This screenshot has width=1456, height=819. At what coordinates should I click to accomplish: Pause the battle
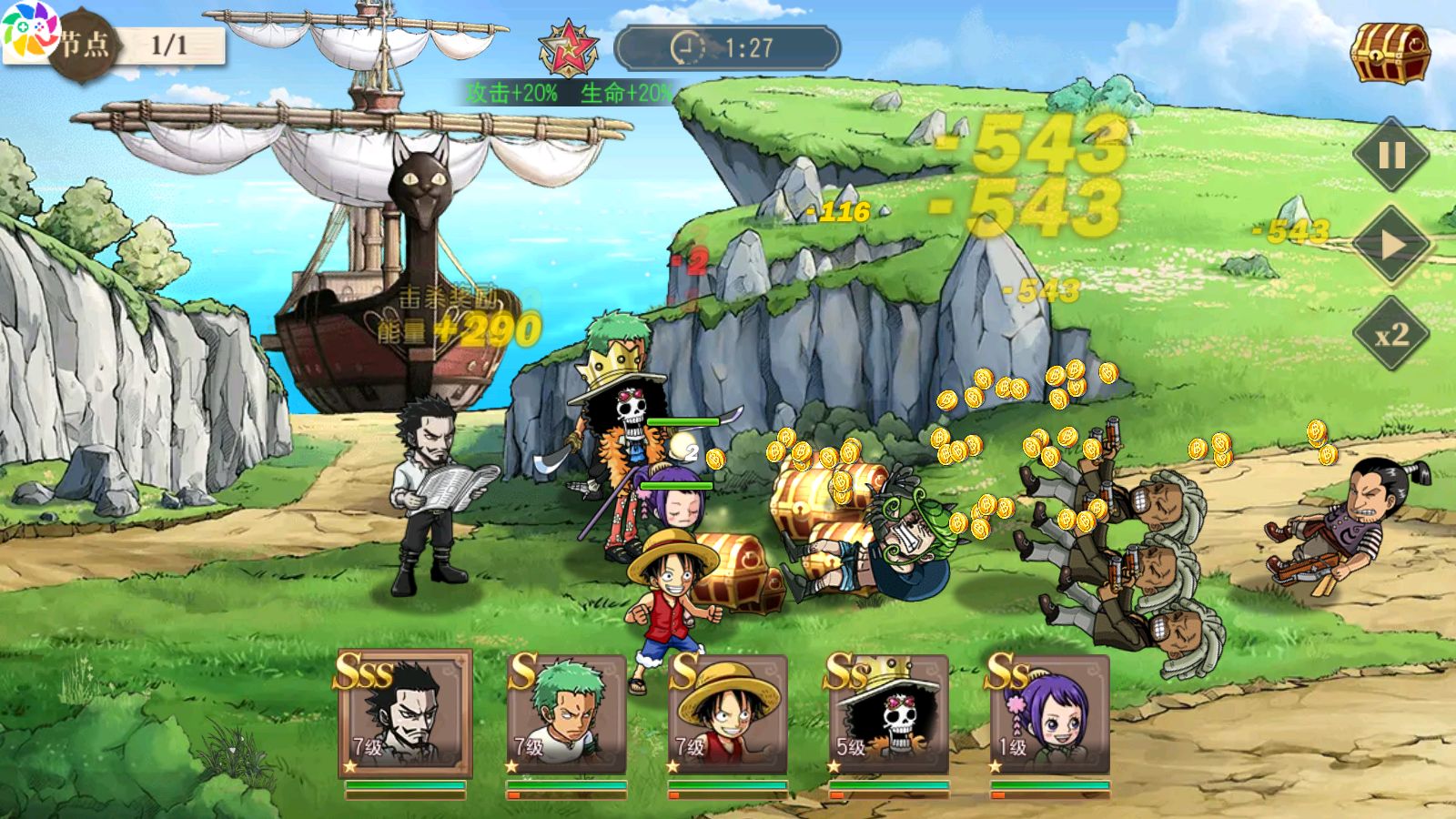pyautogui.click(x=1391, y=156)
